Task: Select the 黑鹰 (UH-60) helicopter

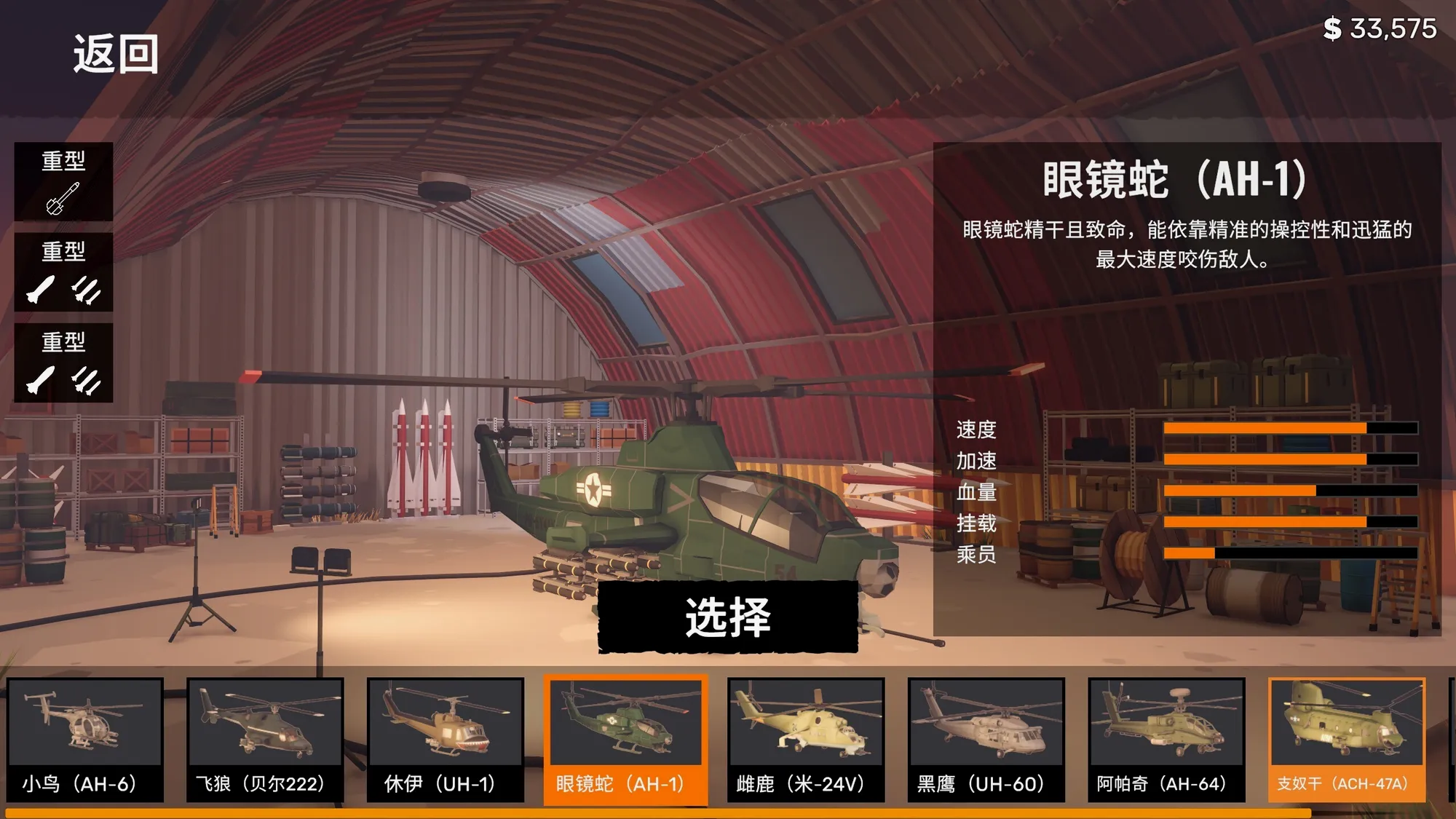Action: tap(986, 739)
